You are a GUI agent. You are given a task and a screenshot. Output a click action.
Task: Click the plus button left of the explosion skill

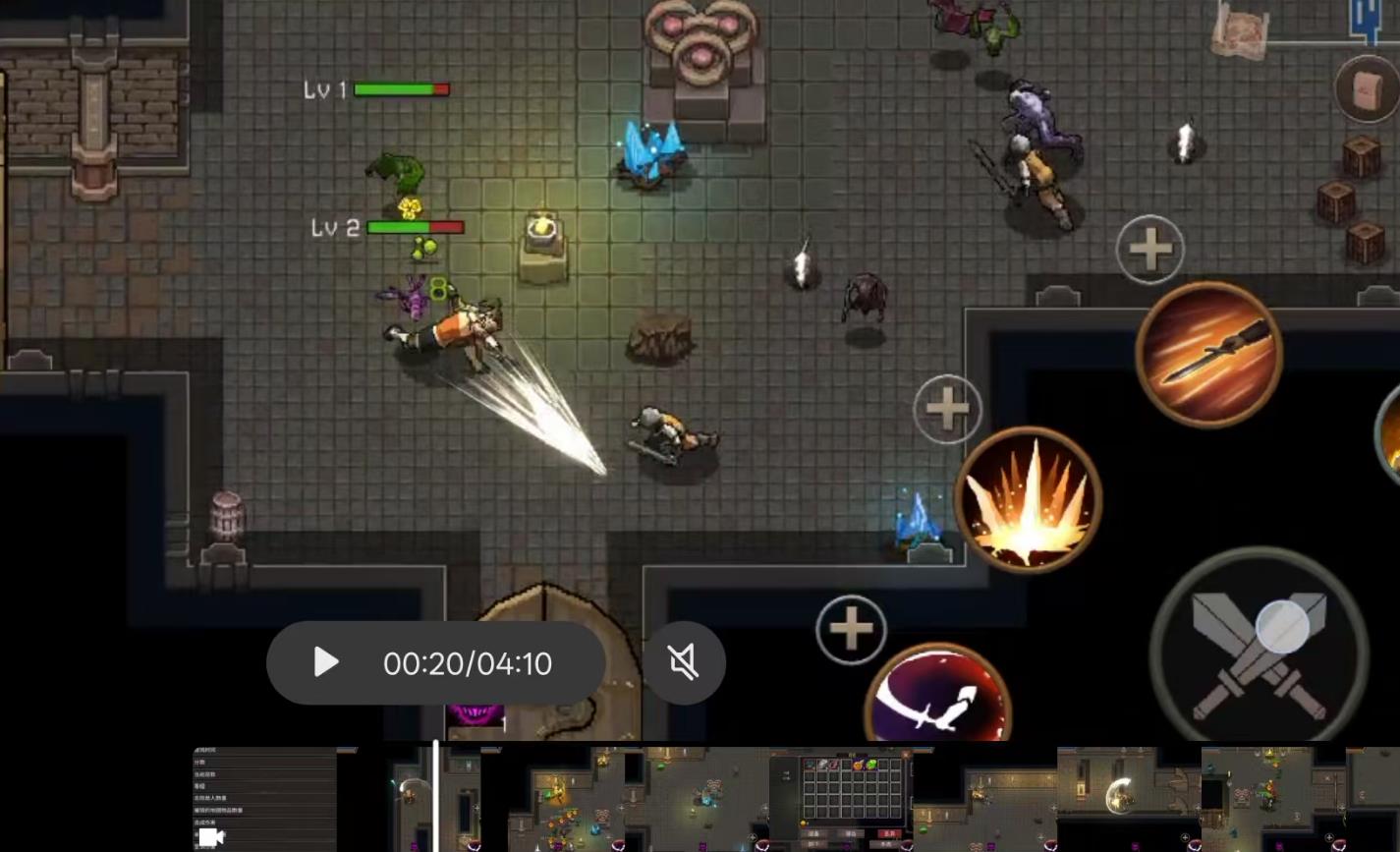(x=947, y=409)
